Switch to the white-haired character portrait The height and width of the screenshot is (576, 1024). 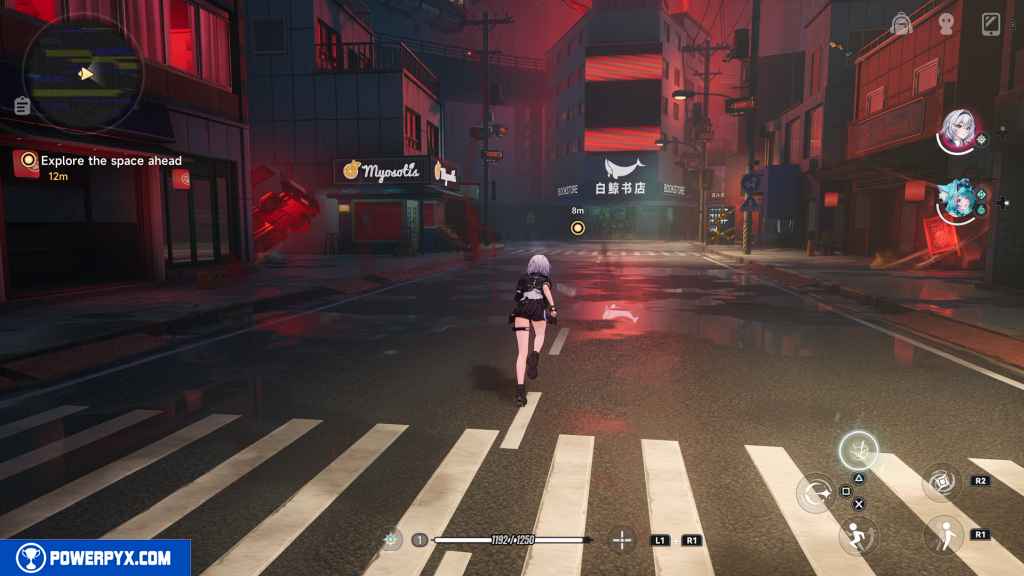point(959,131)
